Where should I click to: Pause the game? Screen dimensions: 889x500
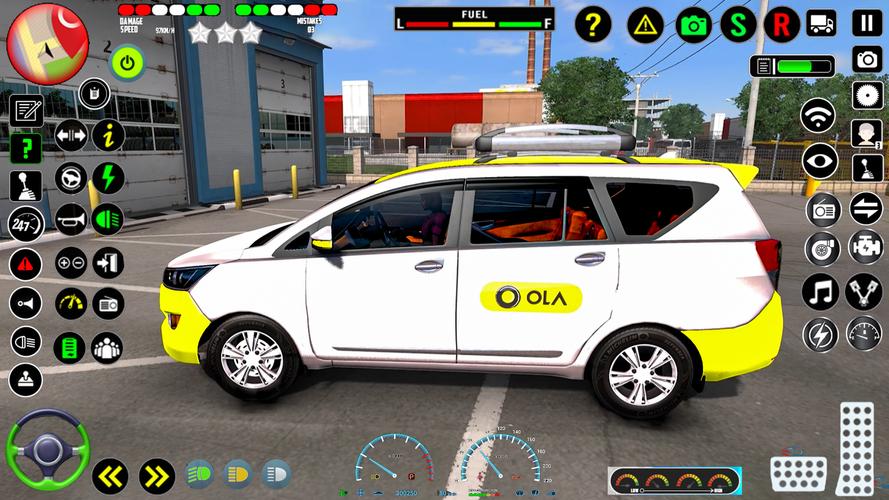click(867, 22)
